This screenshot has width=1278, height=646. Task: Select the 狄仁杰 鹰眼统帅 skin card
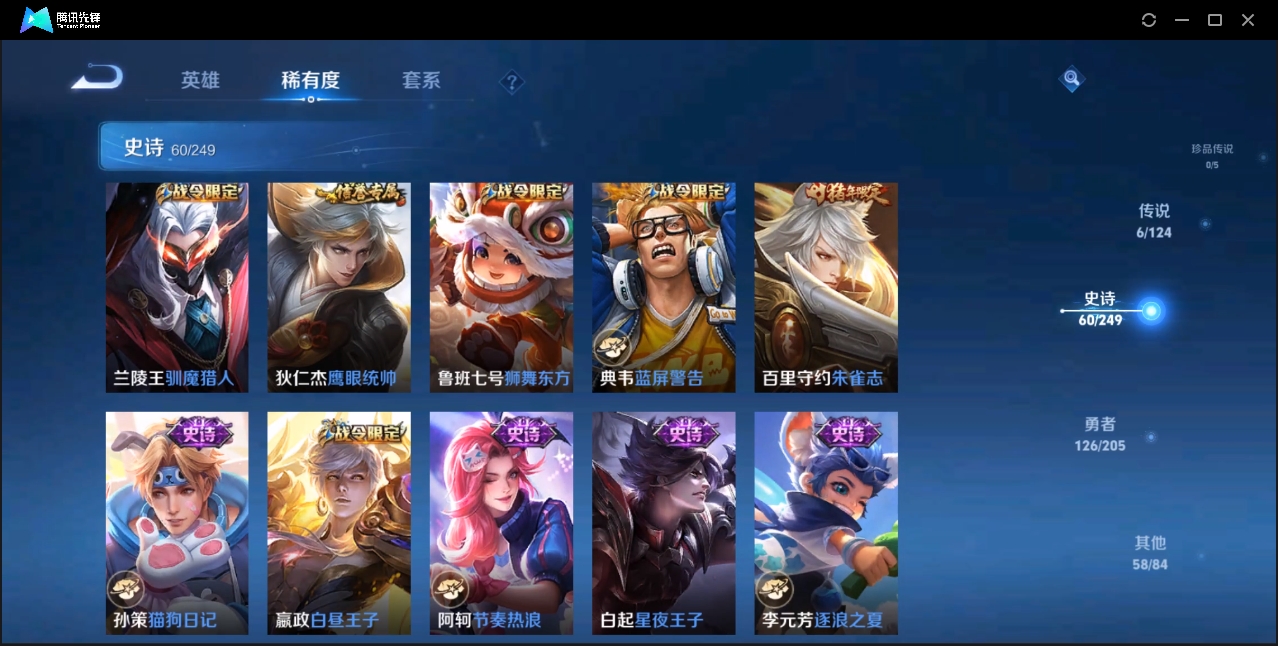(339, 287)
